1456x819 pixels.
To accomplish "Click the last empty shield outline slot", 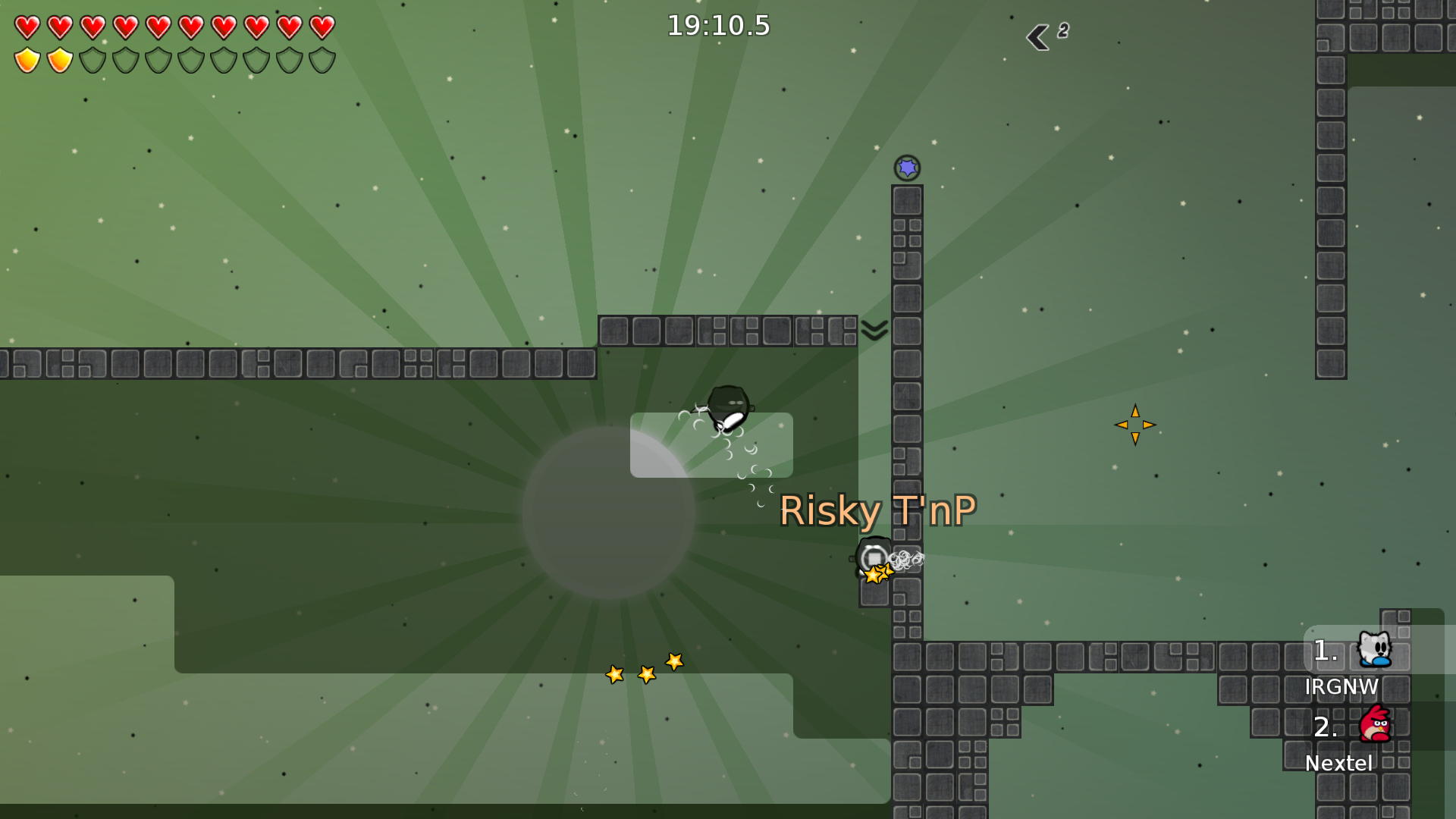I will click(325, 61).
